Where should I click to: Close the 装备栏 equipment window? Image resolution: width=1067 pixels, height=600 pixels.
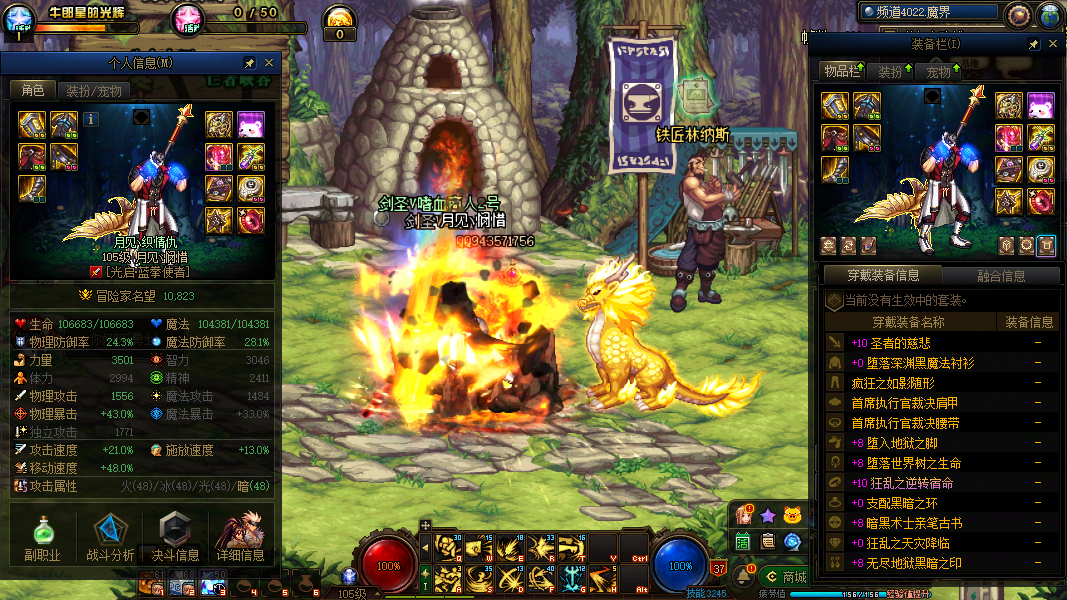[x=1052, y=44]
